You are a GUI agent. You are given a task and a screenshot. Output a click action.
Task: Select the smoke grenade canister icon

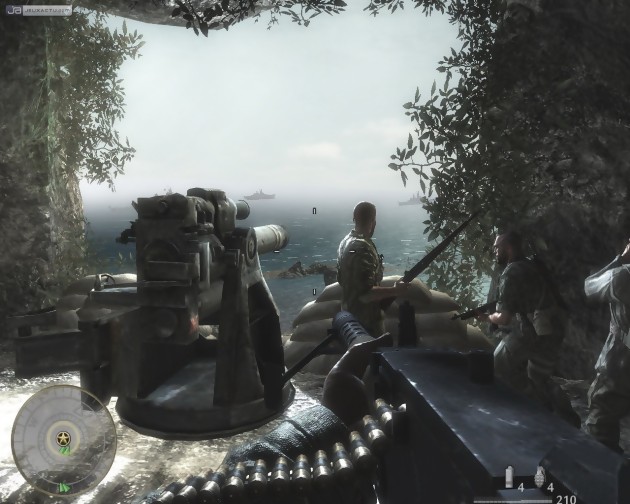point(509,477)
